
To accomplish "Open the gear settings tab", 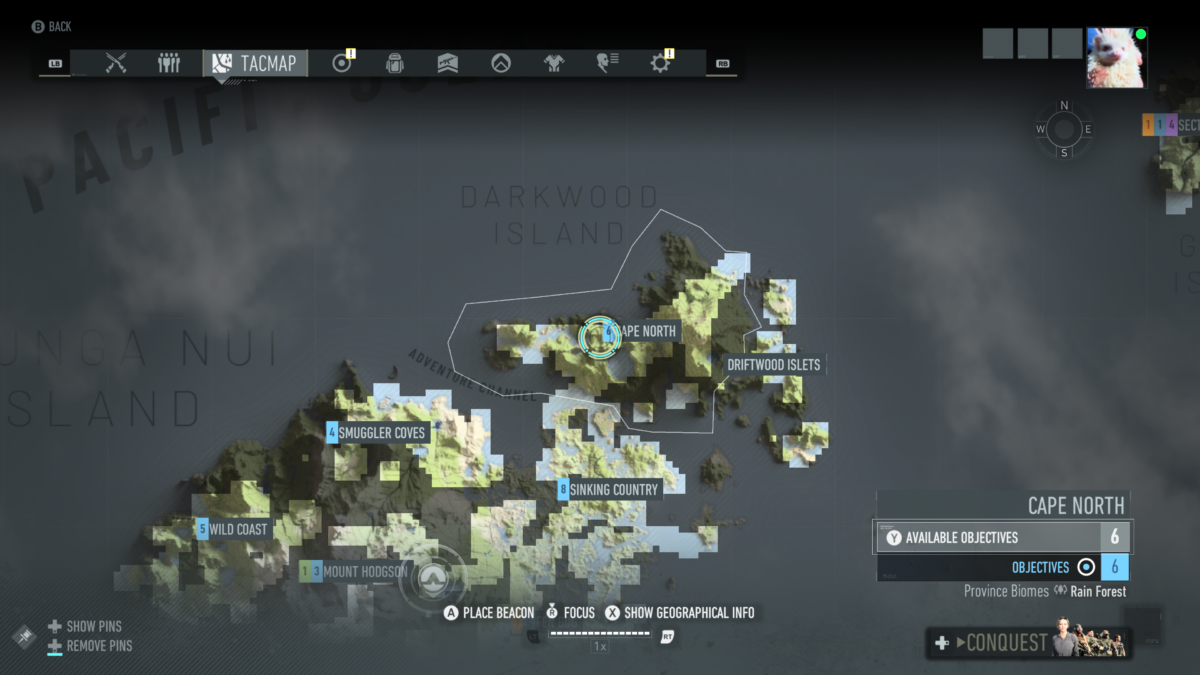I will click(x=660, y=63).
